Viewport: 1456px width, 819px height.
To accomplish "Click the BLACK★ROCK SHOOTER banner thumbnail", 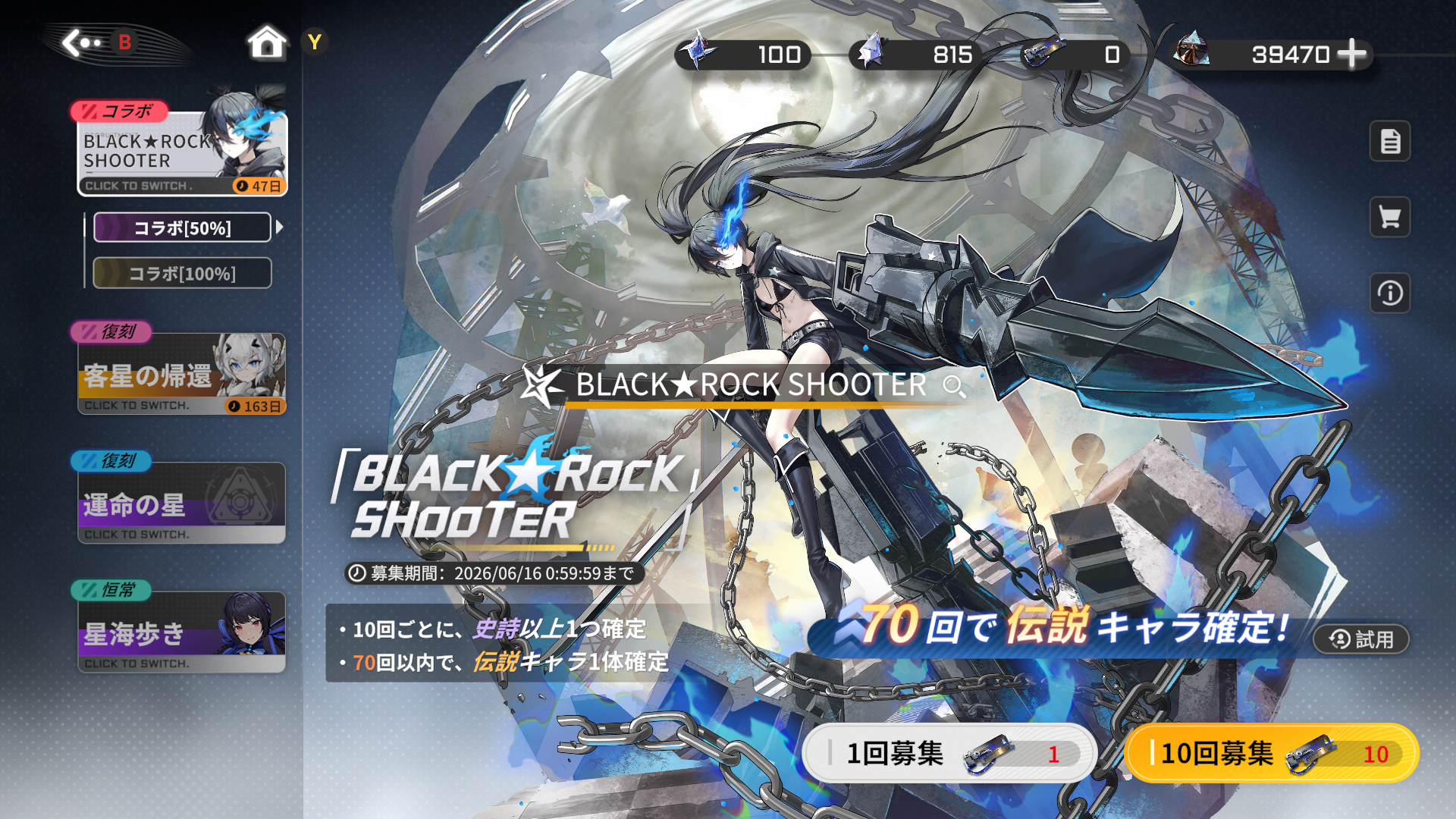I will point(182,146).
